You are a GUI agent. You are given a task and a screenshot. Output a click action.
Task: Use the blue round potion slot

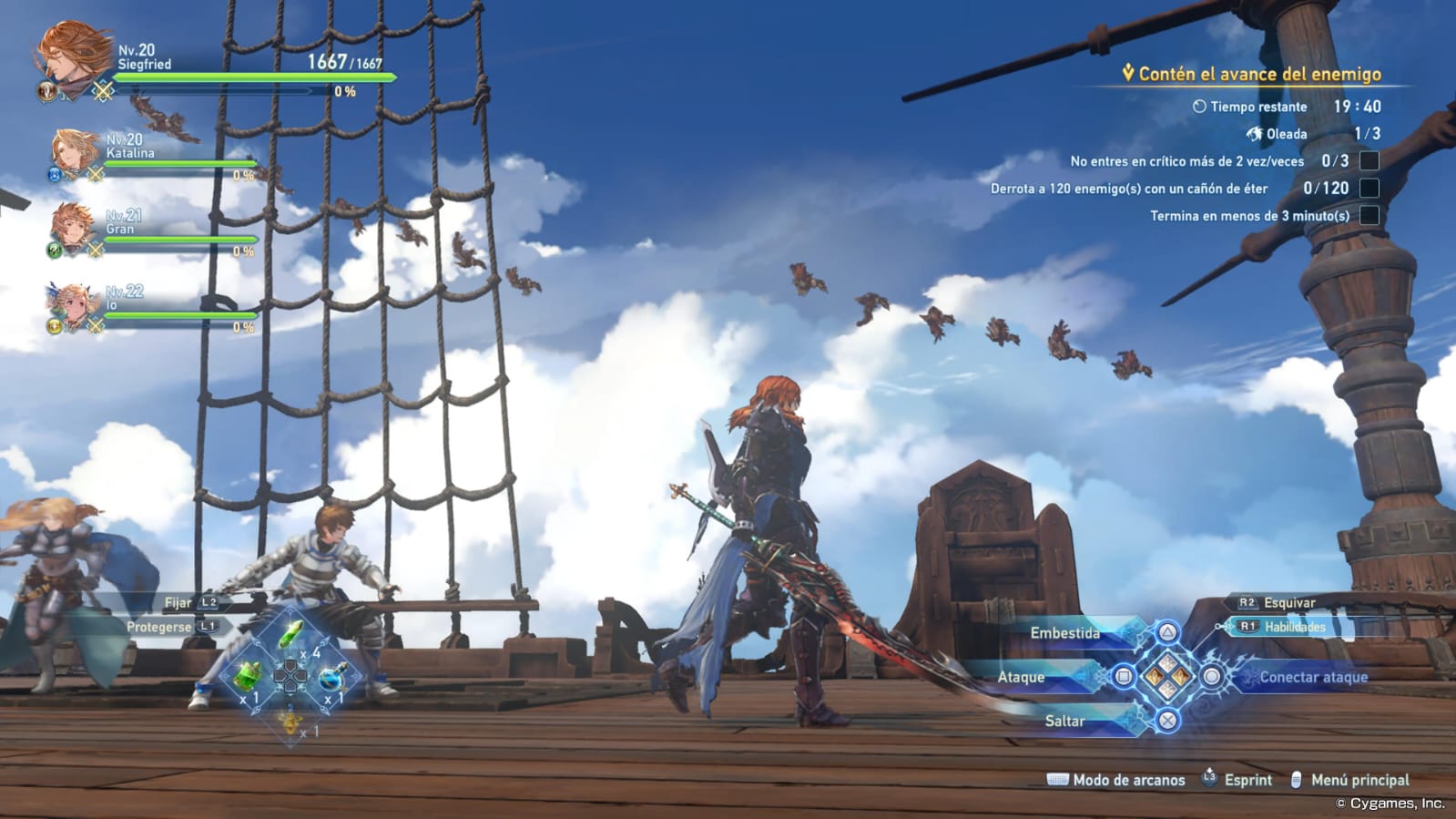click(331, 678)
